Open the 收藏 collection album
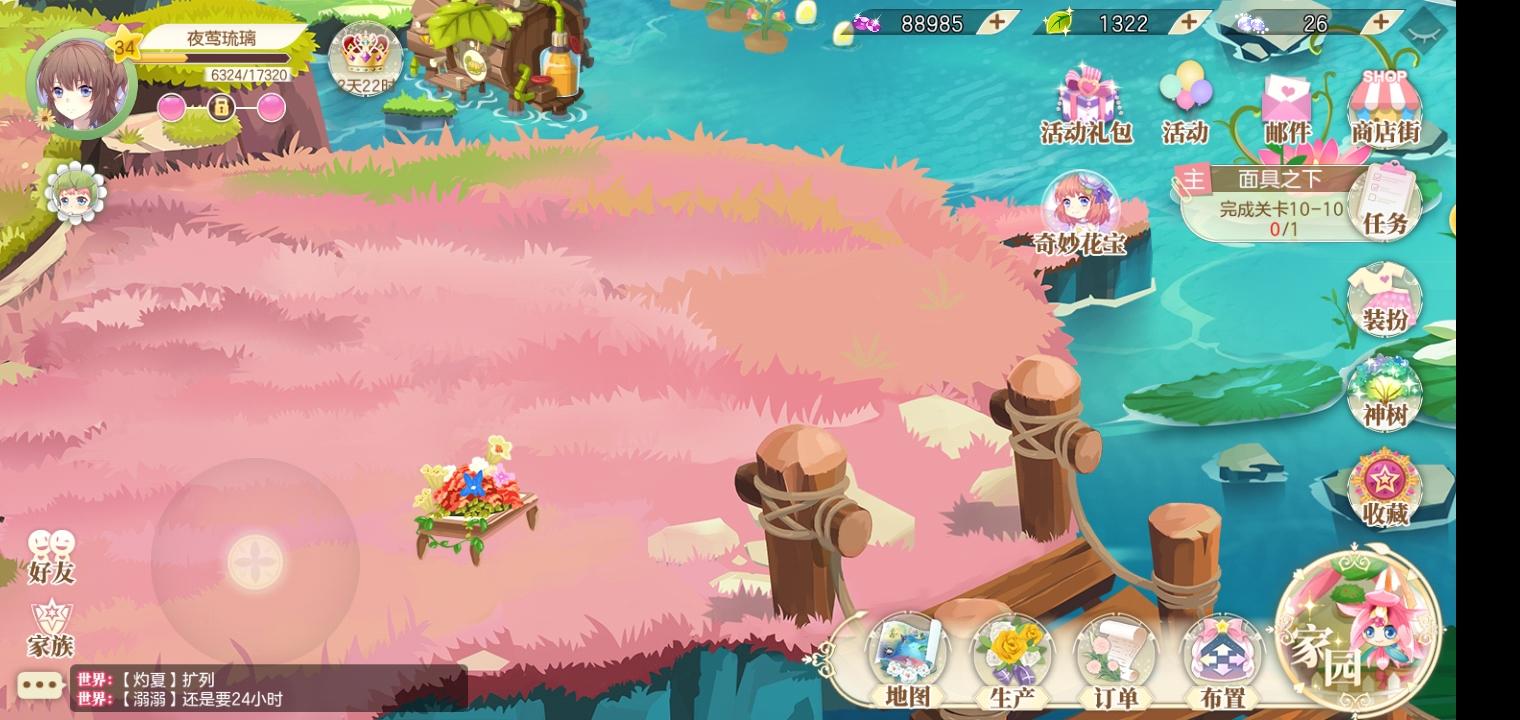Viewport: 1520px width, 720px height. click(x=1384, y=480)
